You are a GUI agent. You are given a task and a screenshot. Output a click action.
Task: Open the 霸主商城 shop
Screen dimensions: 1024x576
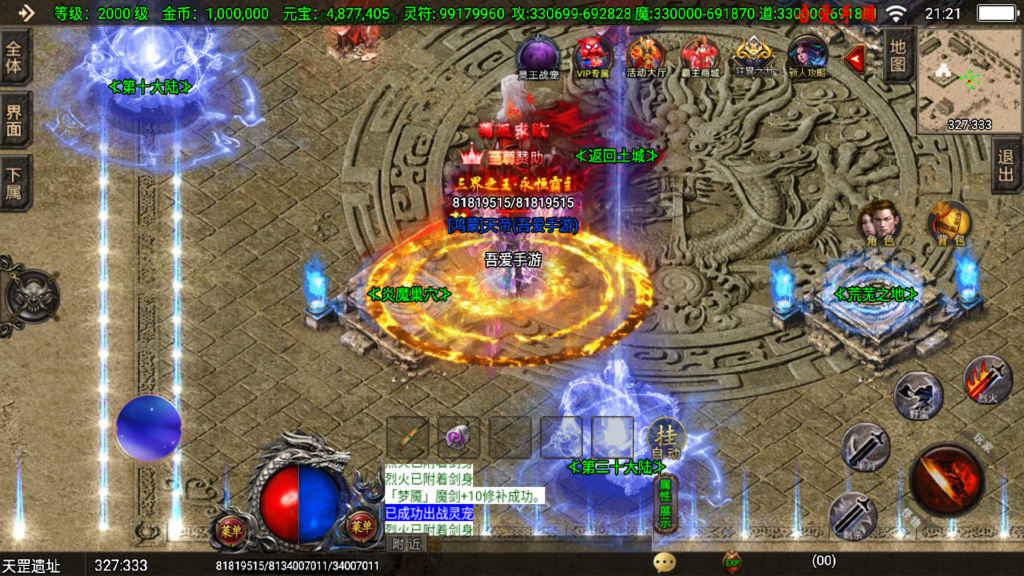click(x=700, y=58)
